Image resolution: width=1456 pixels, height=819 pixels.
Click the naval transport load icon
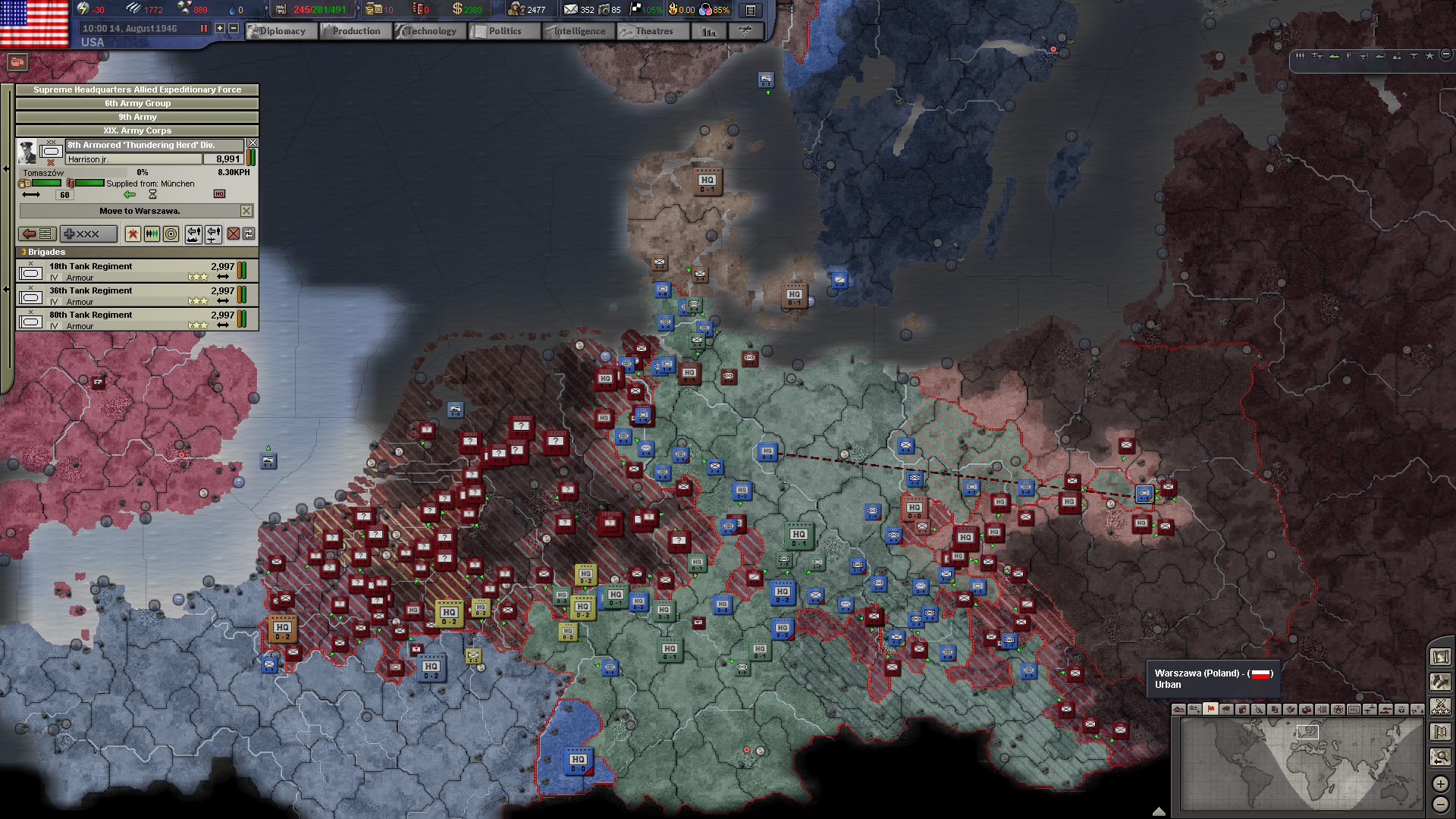click(x=193, y=234)
